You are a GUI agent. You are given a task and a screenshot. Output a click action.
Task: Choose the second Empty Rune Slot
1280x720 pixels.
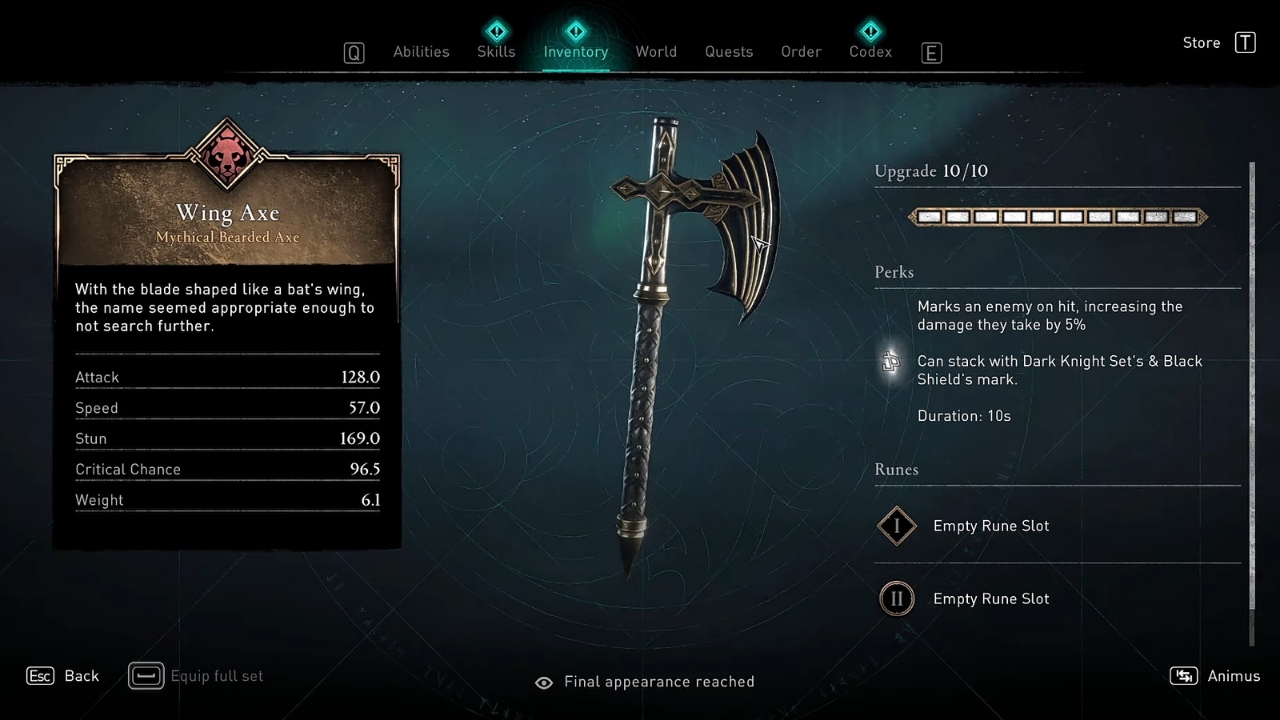(x=990, y=599)
